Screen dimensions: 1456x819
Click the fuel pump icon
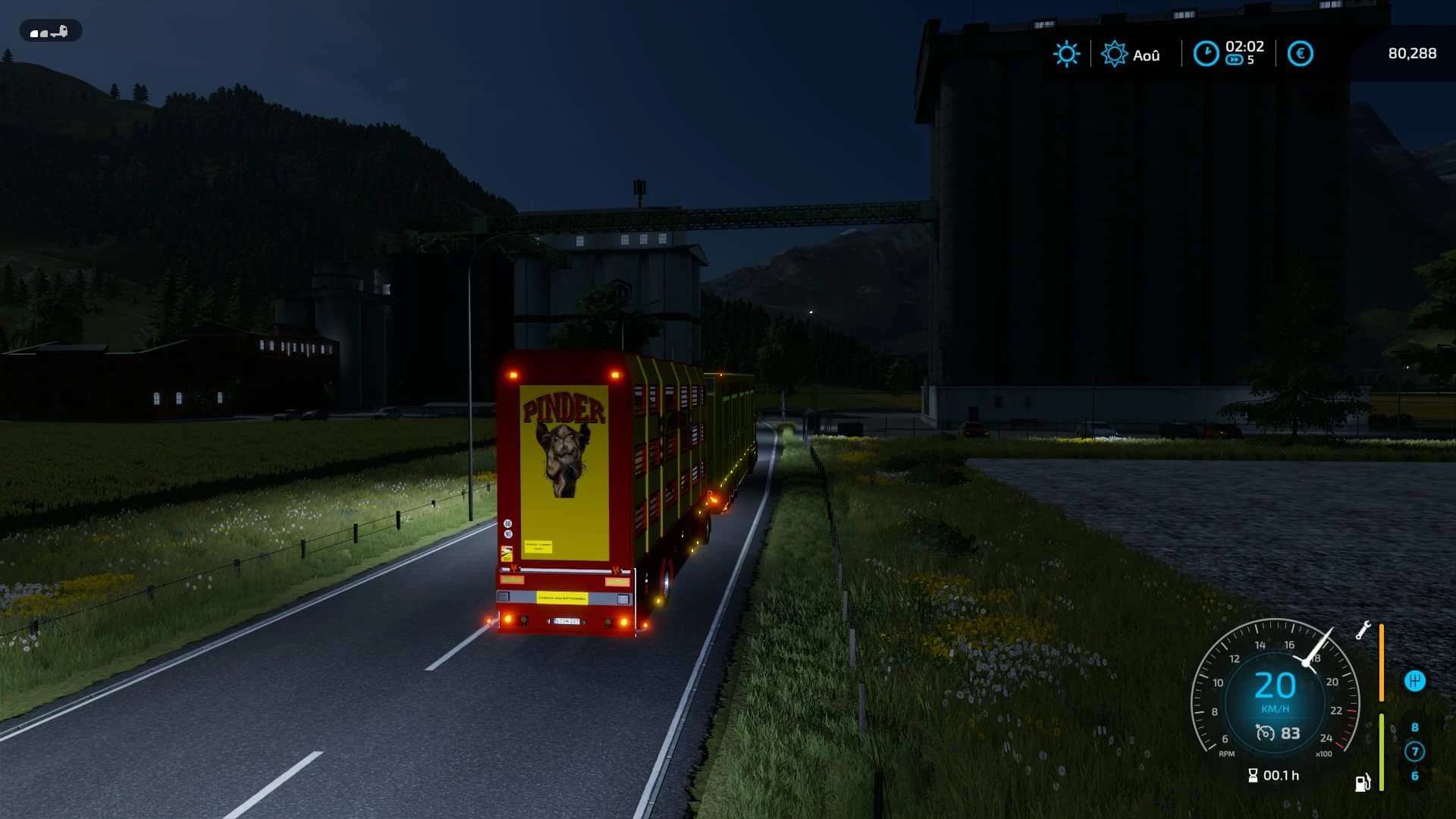[1362, 783]
